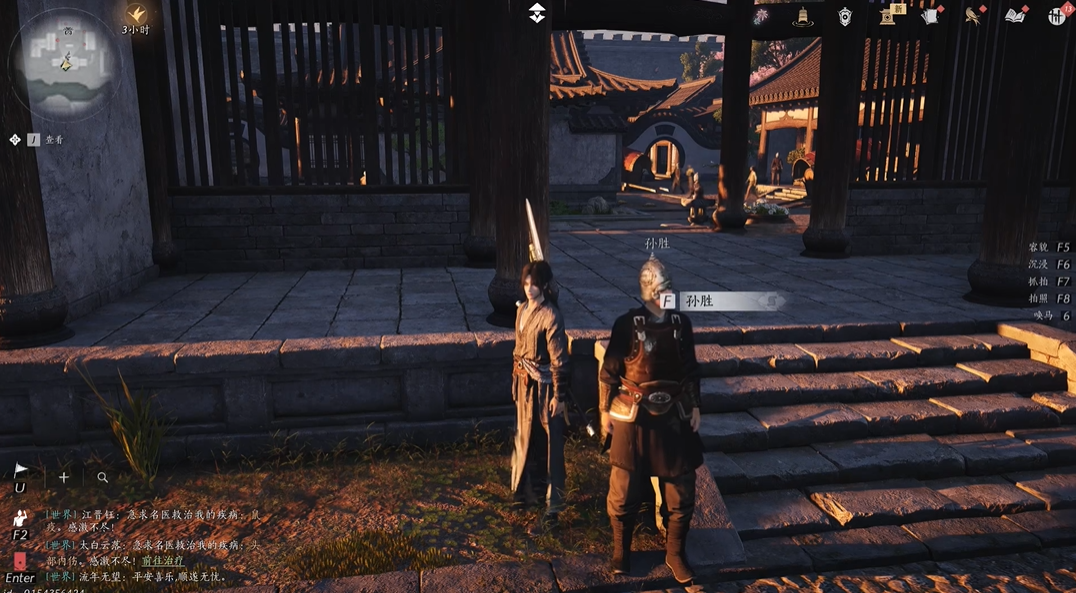Click the white flag icon
Image resolution: width=1076 pixels, height=593 pixels.
[20, 470]
